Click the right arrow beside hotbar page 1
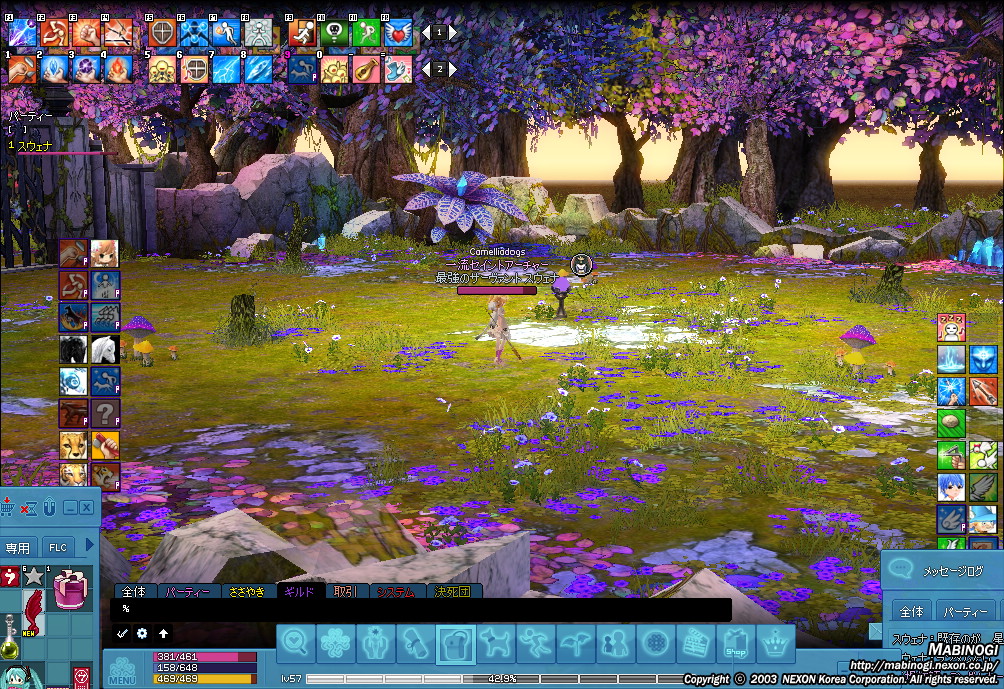Viewport: 1004px width, 689px height. [x=453, y=32]
